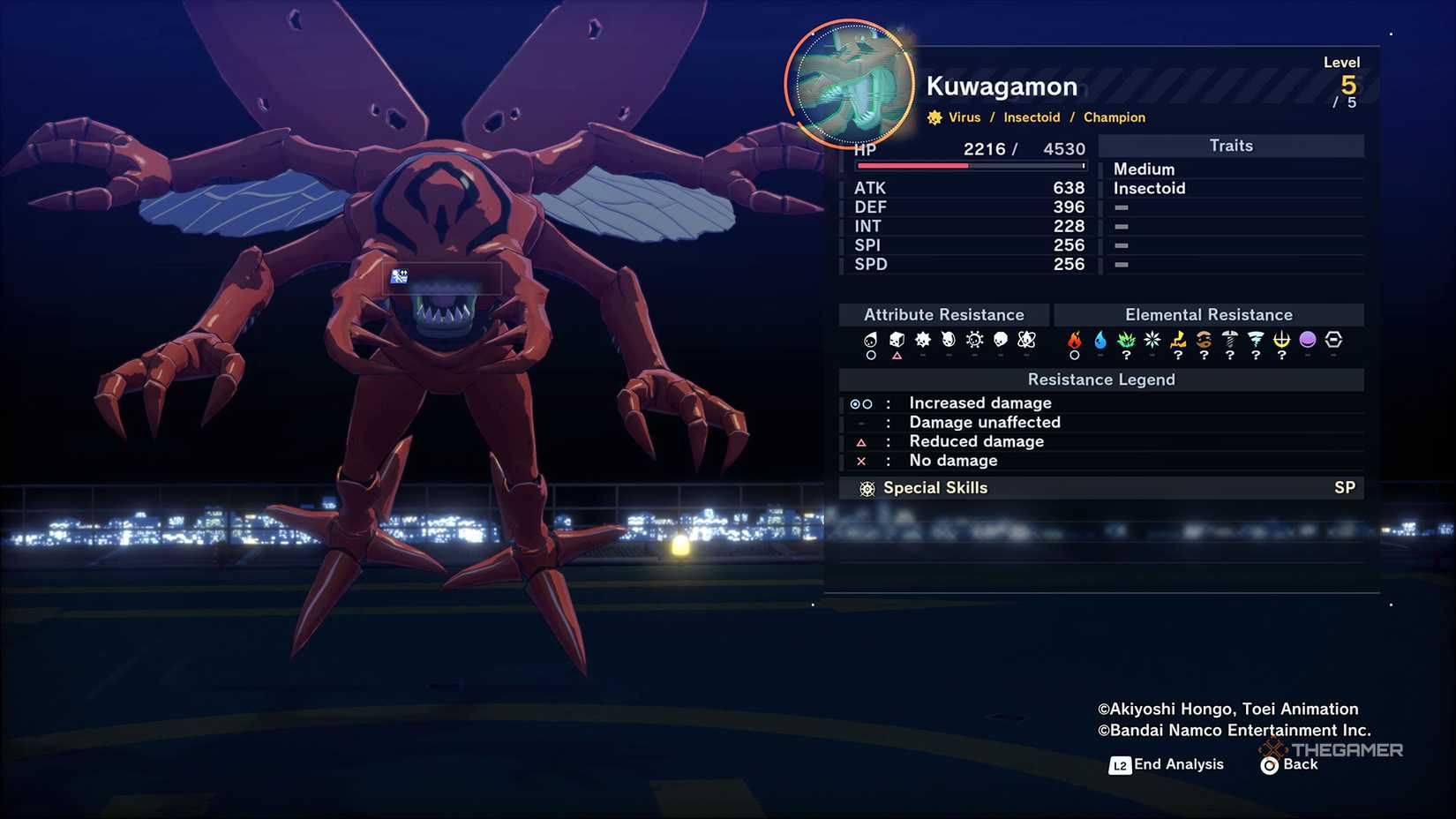
Task: Select the Light elemental resistance icon
Action: pyautogui.click(x=1280, y=339)
